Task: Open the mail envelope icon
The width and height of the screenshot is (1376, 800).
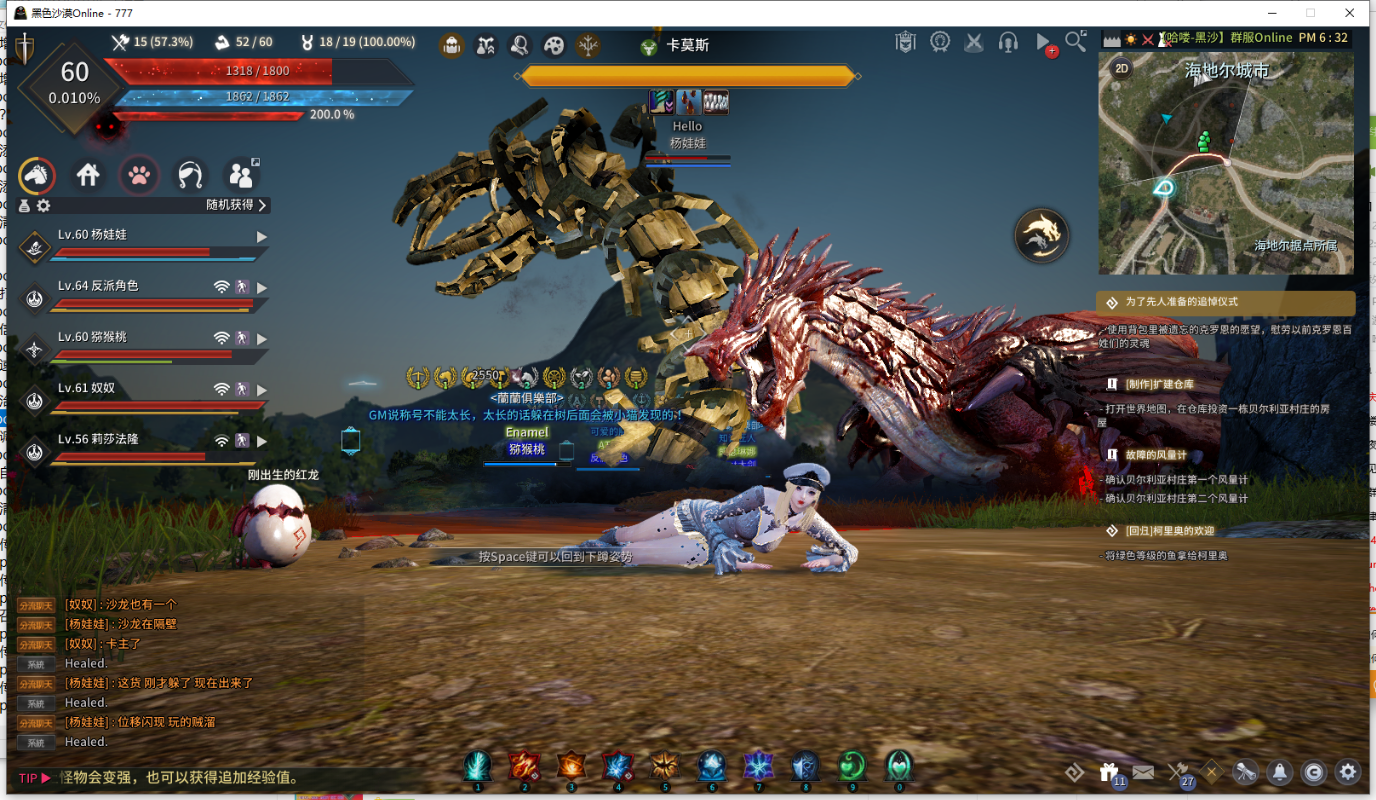Action: [1143, 772]
